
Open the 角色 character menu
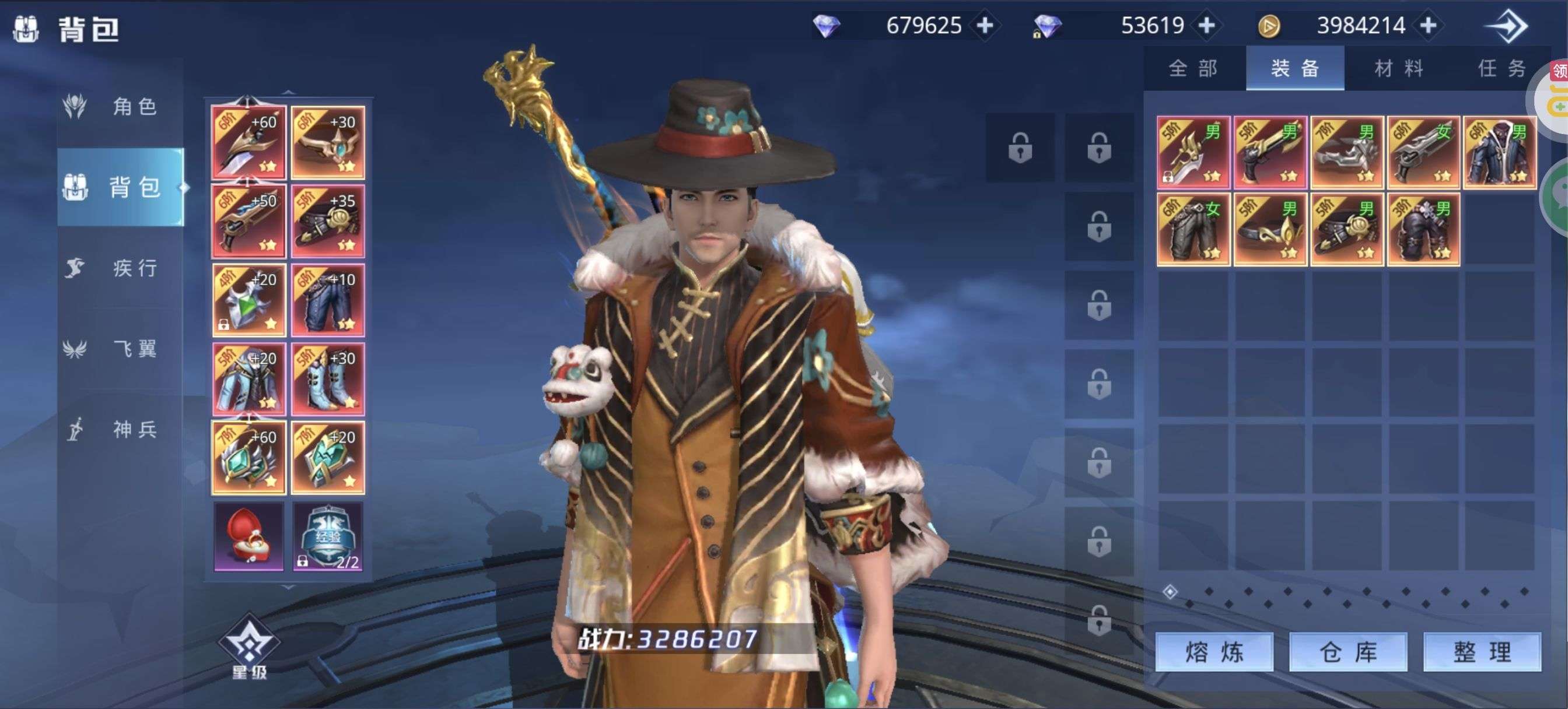(121, 107)
